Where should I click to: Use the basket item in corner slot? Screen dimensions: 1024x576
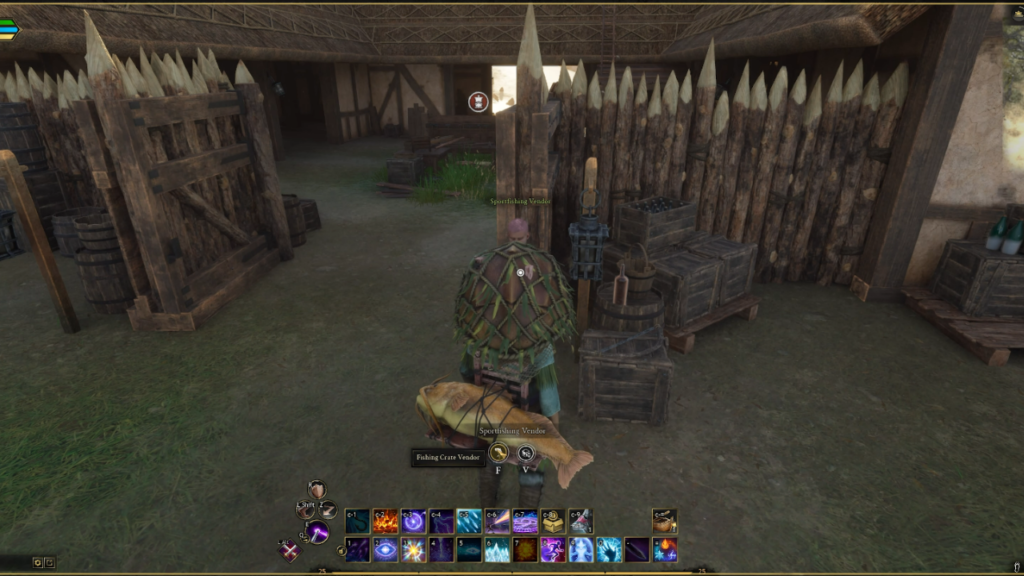(664, 521)
